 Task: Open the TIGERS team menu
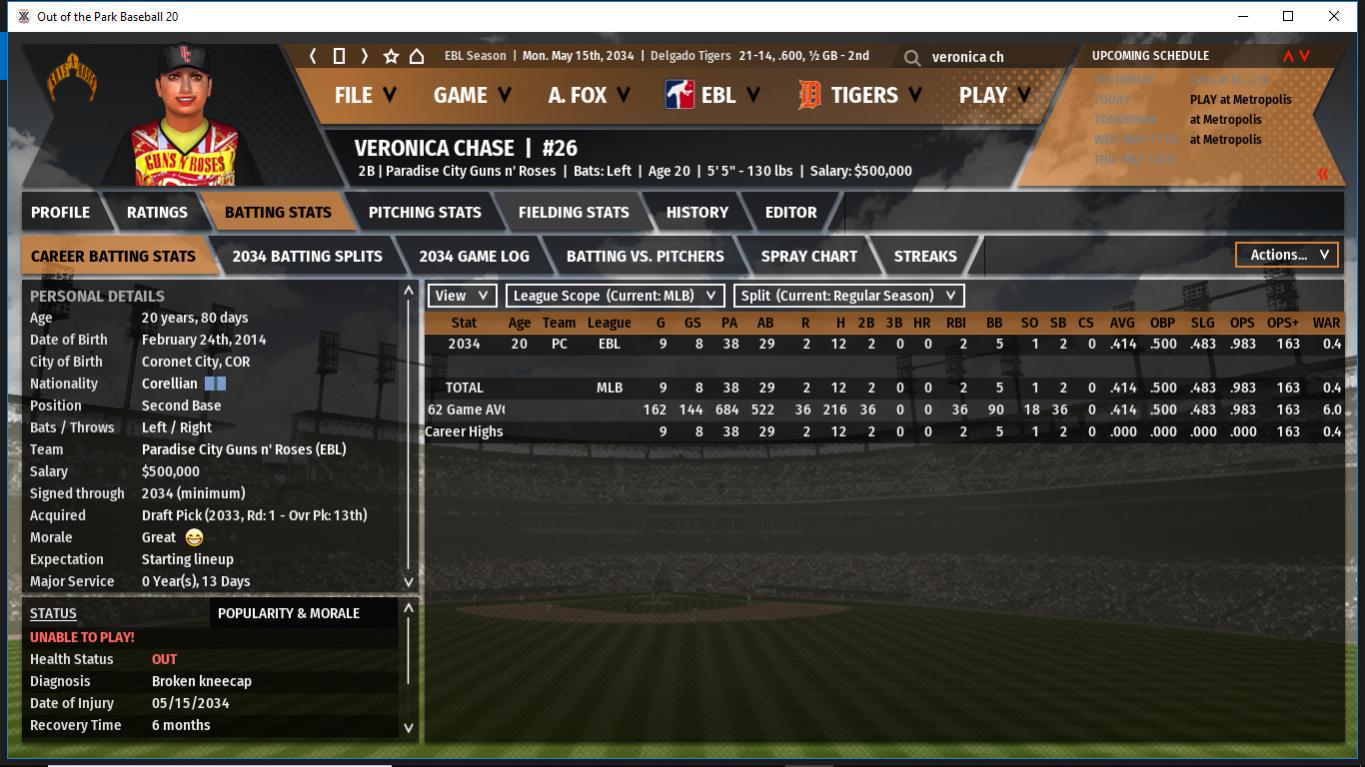click(860, 95)
